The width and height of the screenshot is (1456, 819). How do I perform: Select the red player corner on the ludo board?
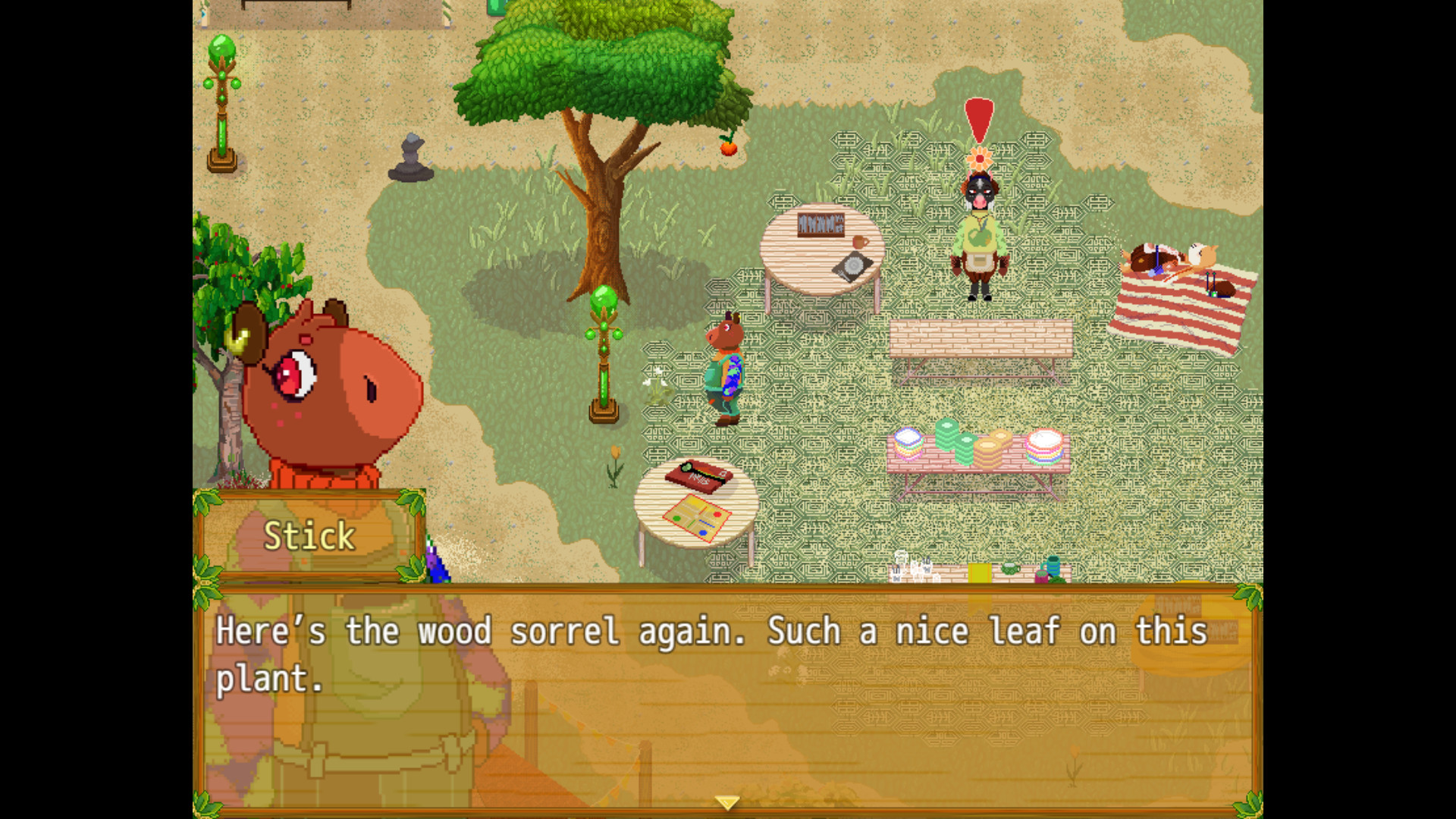[x=717, y=514]
